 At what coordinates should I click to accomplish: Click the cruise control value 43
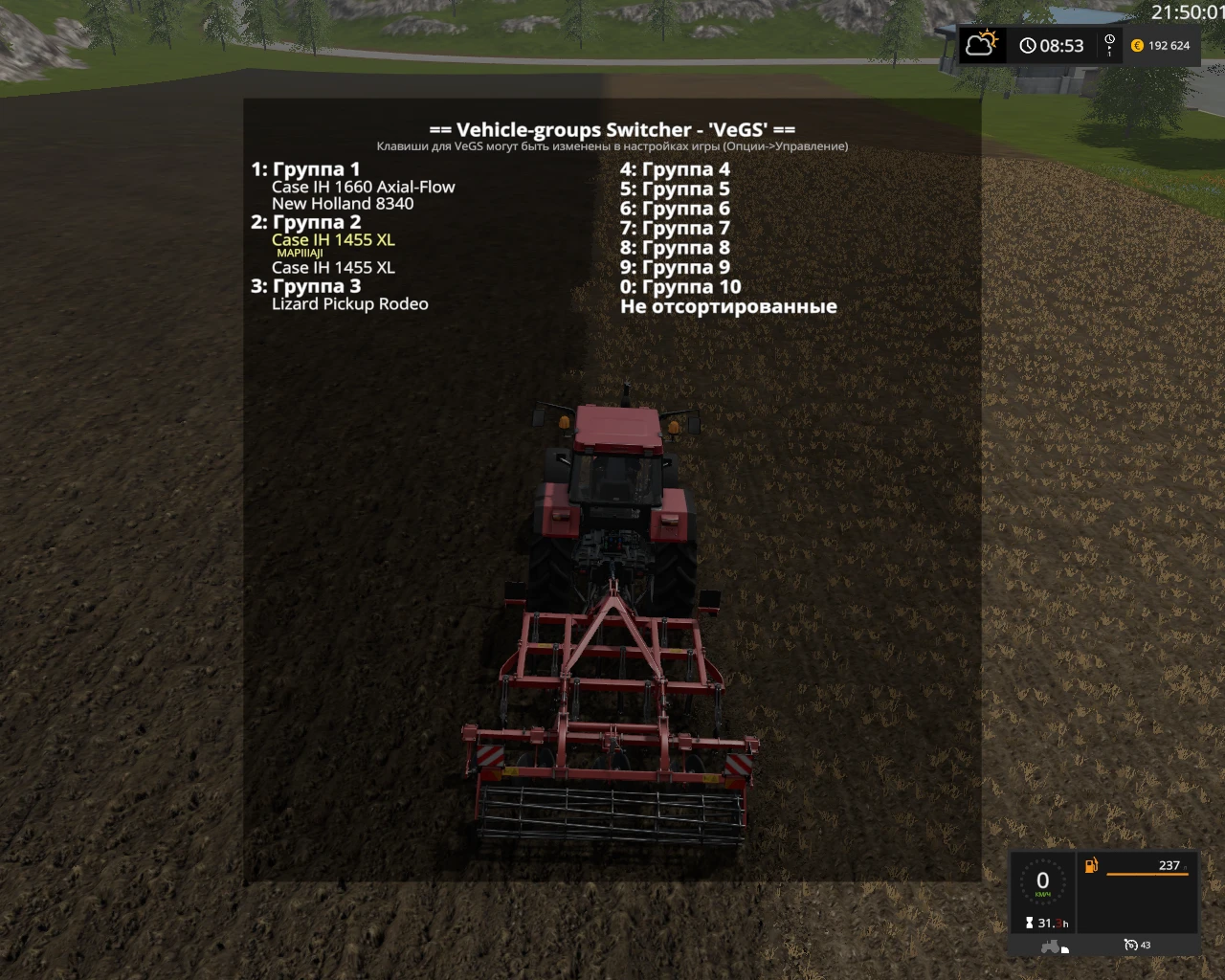pos(1145,945)
